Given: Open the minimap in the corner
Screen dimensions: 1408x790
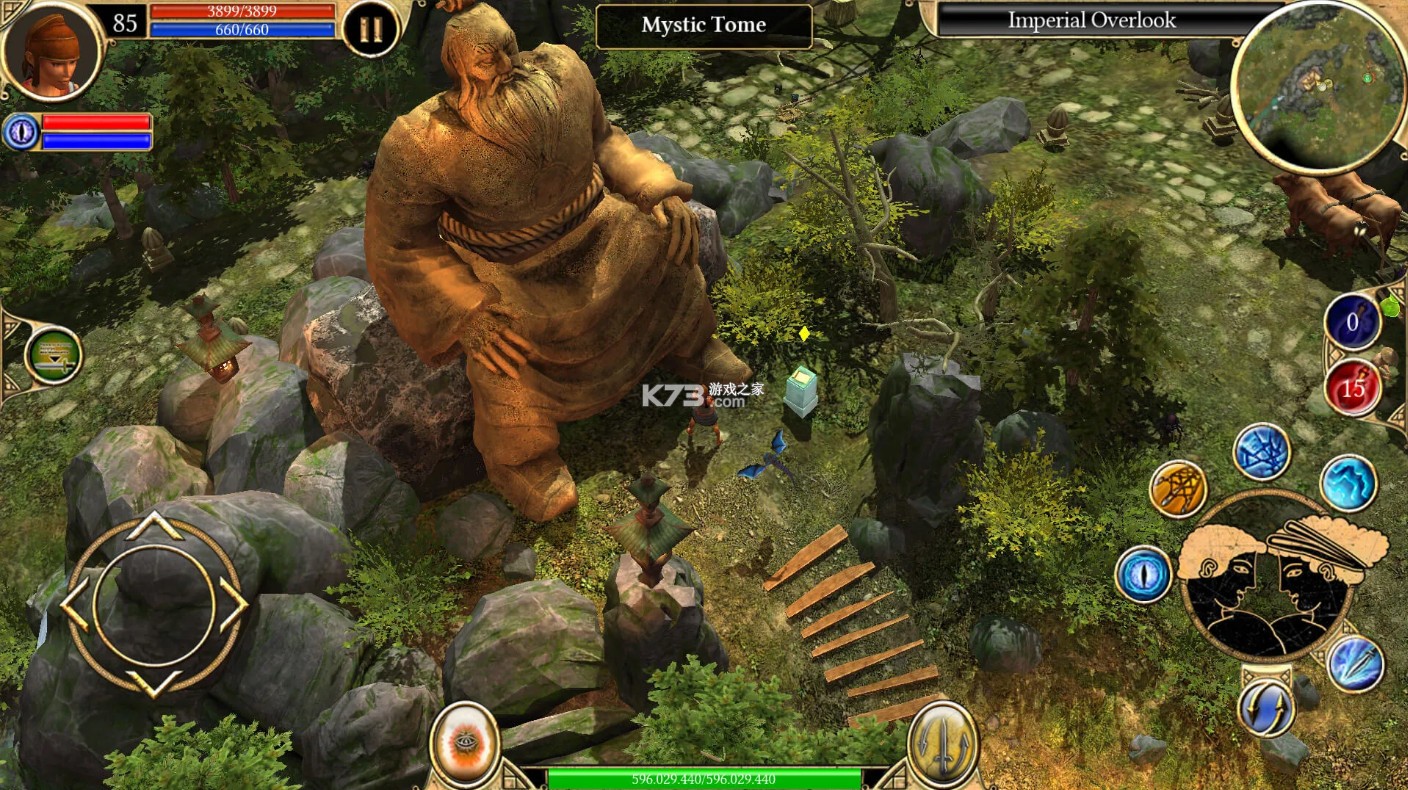Looking at the screenshot, I should 1317,85.
